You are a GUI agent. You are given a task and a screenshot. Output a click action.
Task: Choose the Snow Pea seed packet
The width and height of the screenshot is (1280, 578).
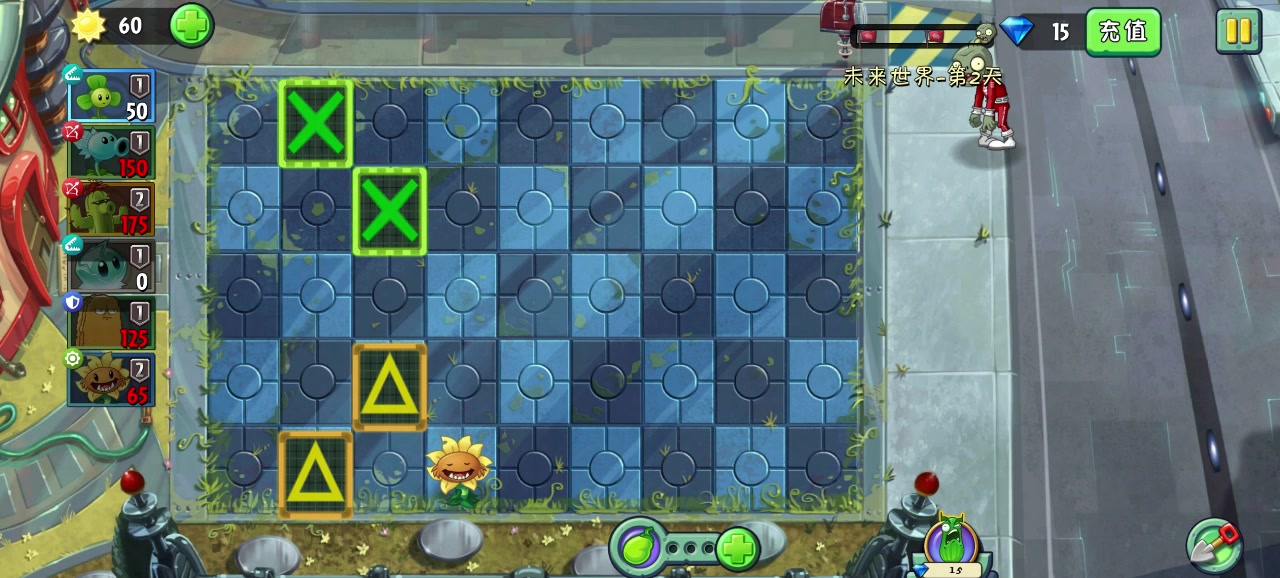[x=111, y=153]
